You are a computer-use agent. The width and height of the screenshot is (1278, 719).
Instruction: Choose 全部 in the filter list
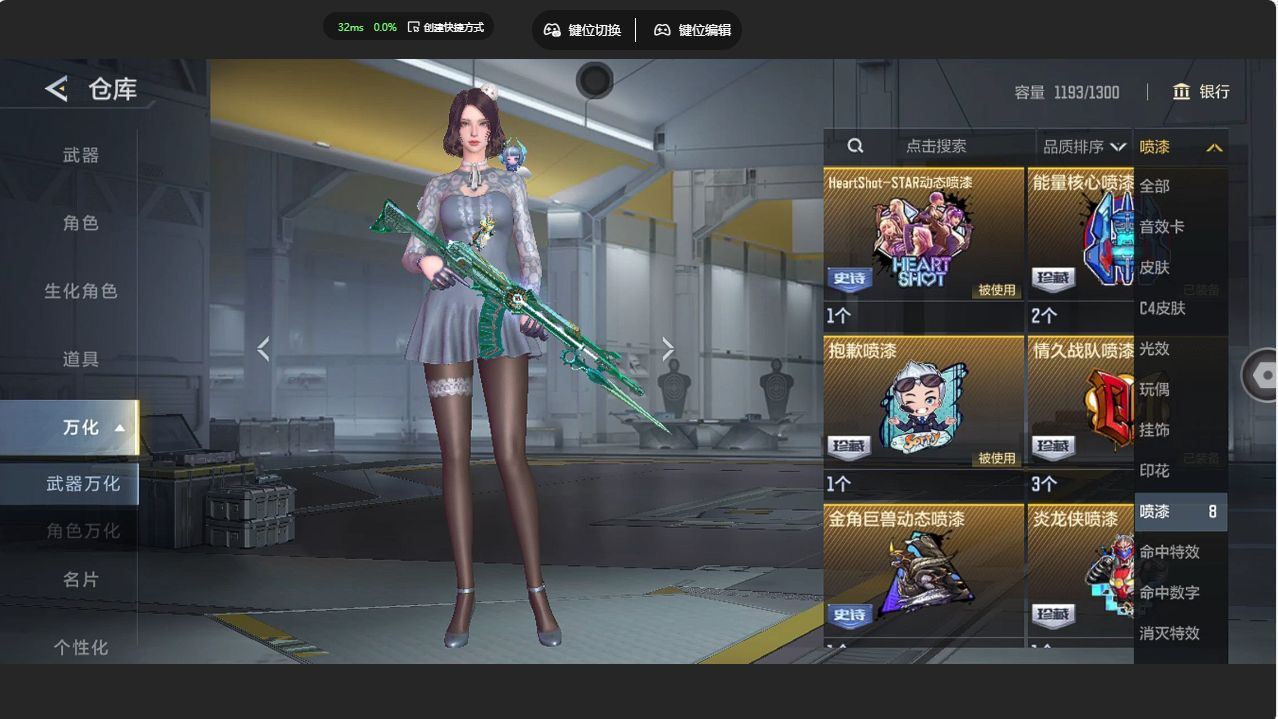tap(1154, 186)
